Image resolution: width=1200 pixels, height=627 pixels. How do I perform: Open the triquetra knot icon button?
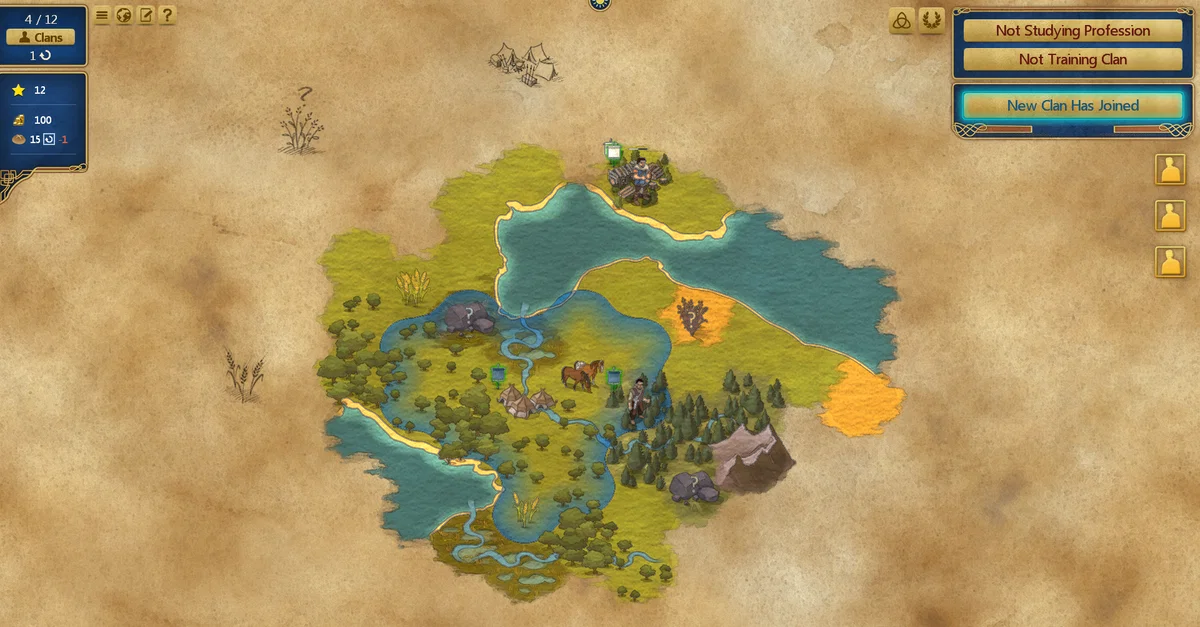901,21
